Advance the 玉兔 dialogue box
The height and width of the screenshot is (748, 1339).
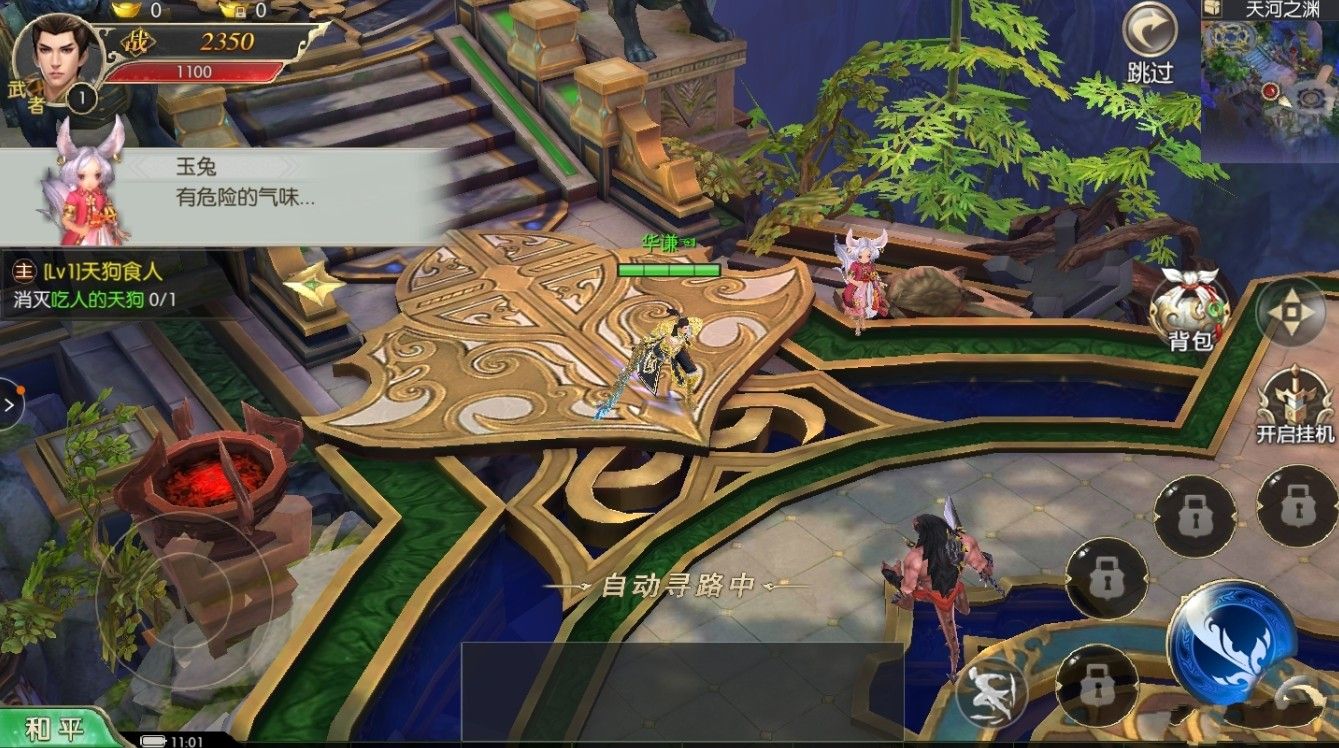225,197
